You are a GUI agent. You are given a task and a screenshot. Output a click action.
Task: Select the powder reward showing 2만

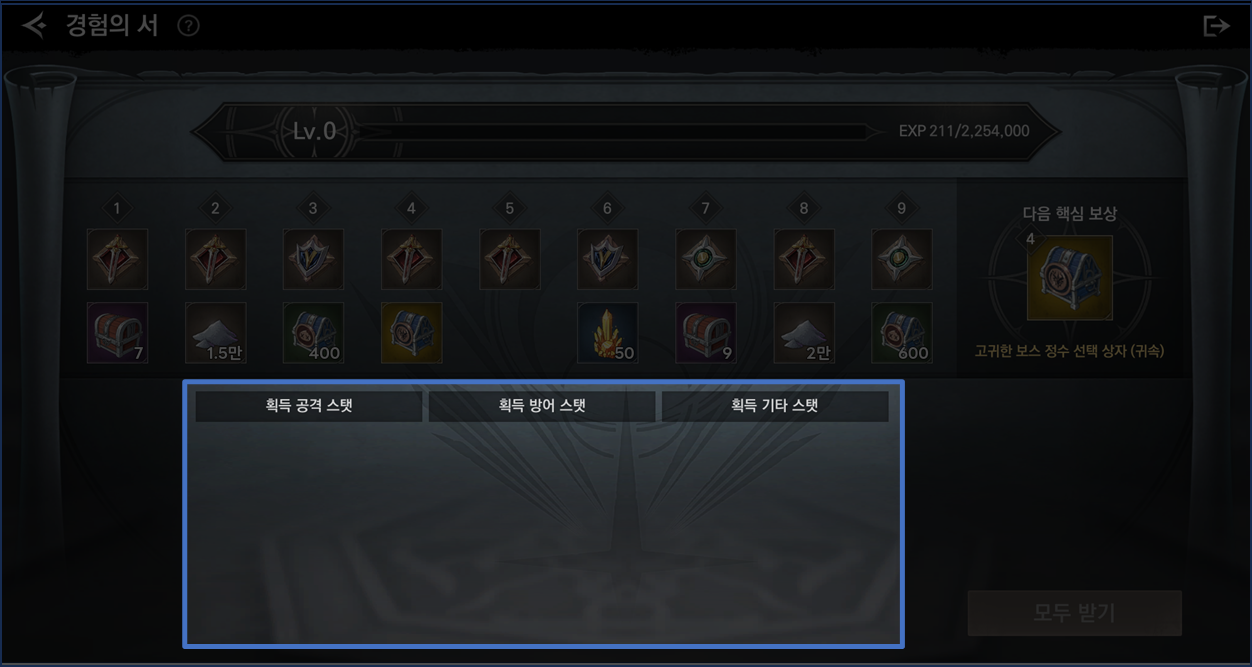(x=804, y=333)
